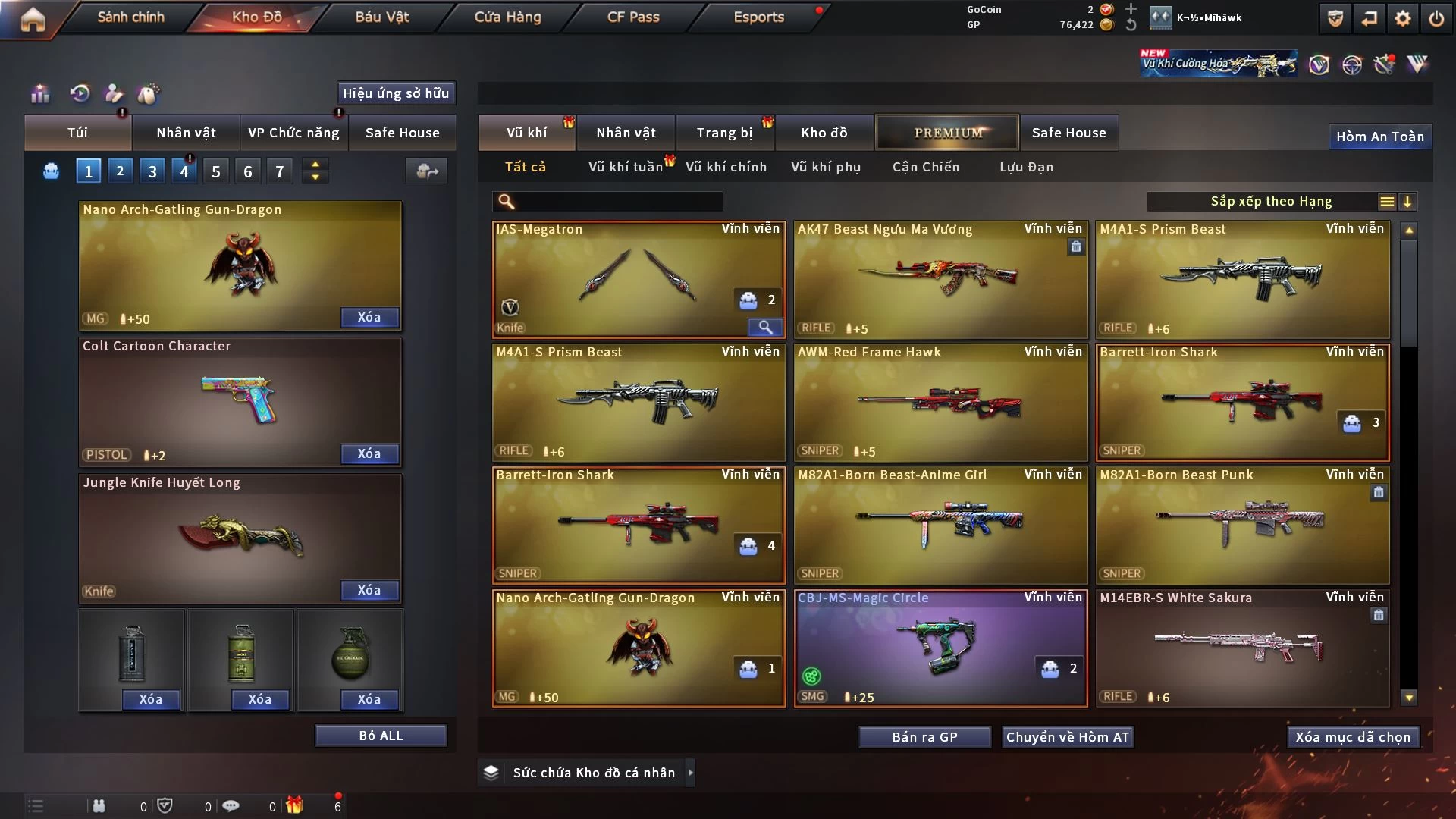Click Xóa mục đã chọn button

pos(1353,737)
